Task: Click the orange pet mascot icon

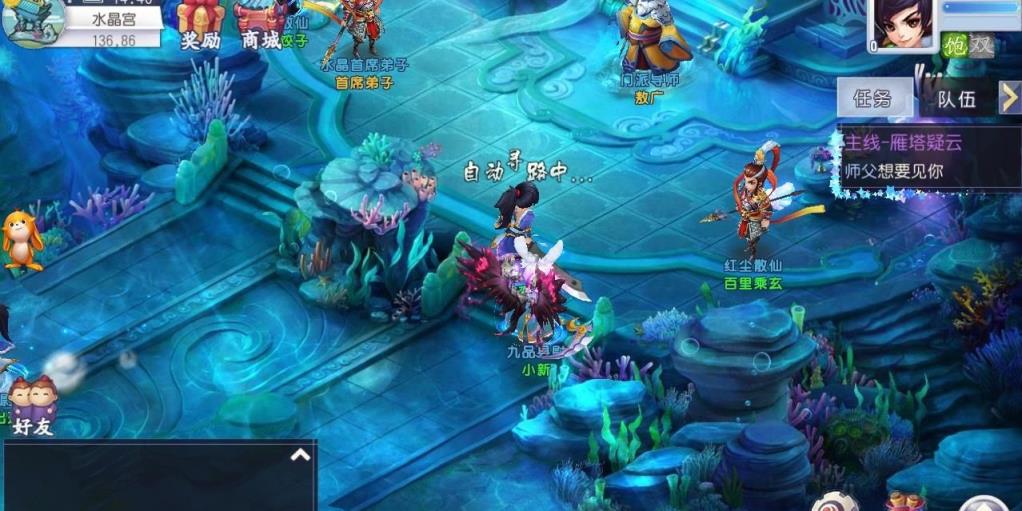Action: pos(21,241)
